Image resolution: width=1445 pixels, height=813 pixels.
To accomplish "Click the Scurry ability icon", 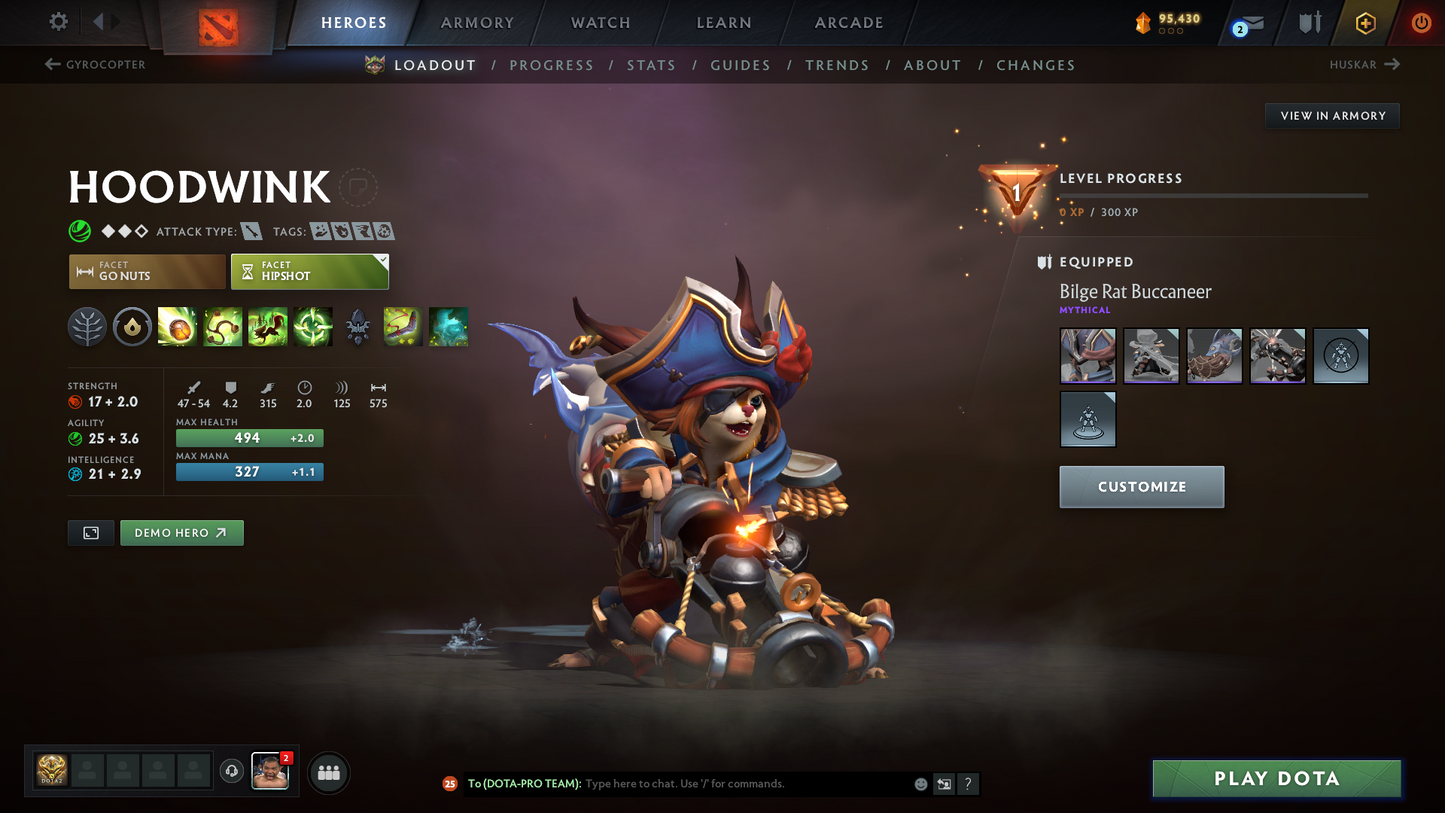I will tap(268, 327).
